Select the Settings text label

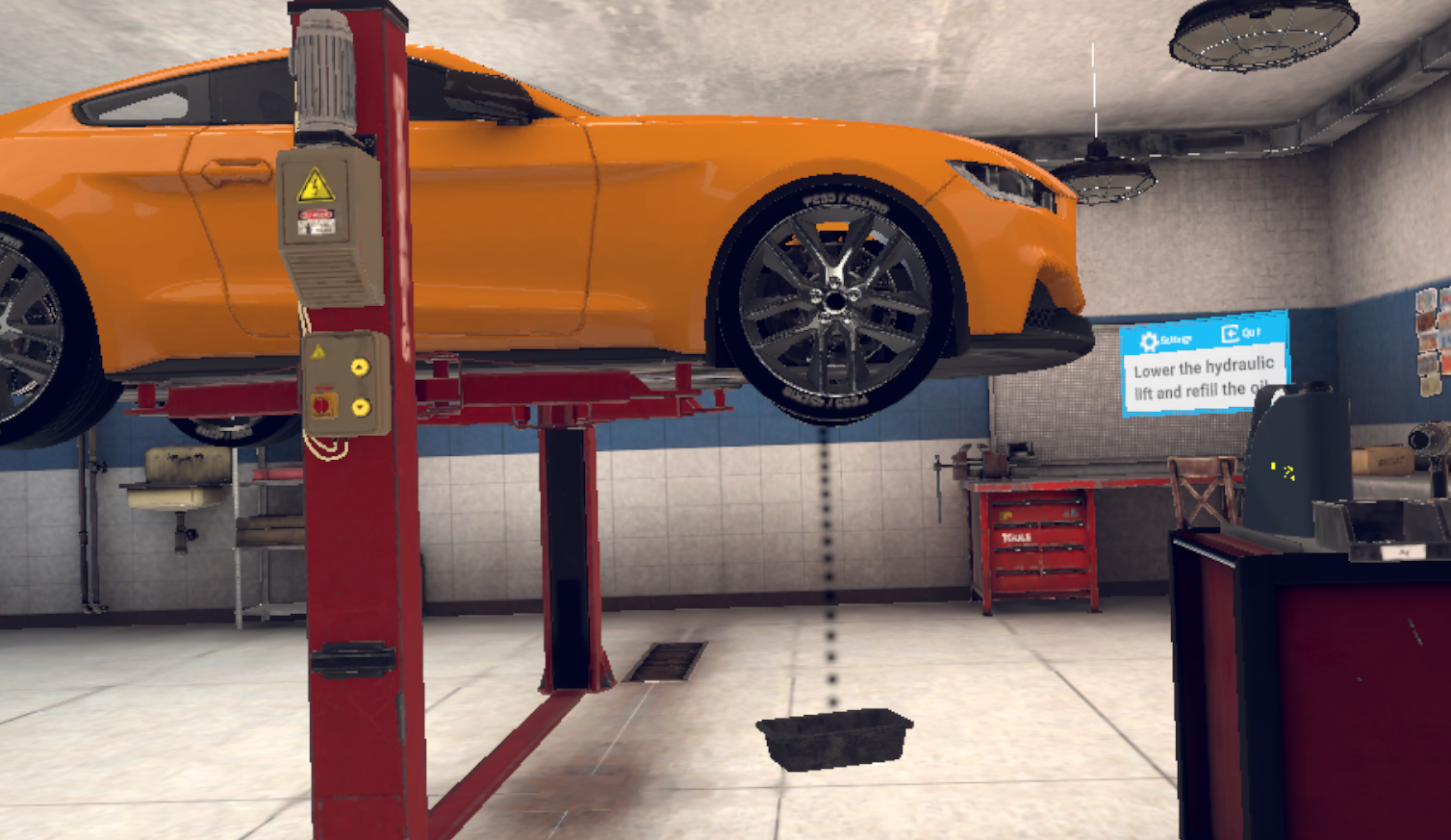click(x=1176, y=339)
